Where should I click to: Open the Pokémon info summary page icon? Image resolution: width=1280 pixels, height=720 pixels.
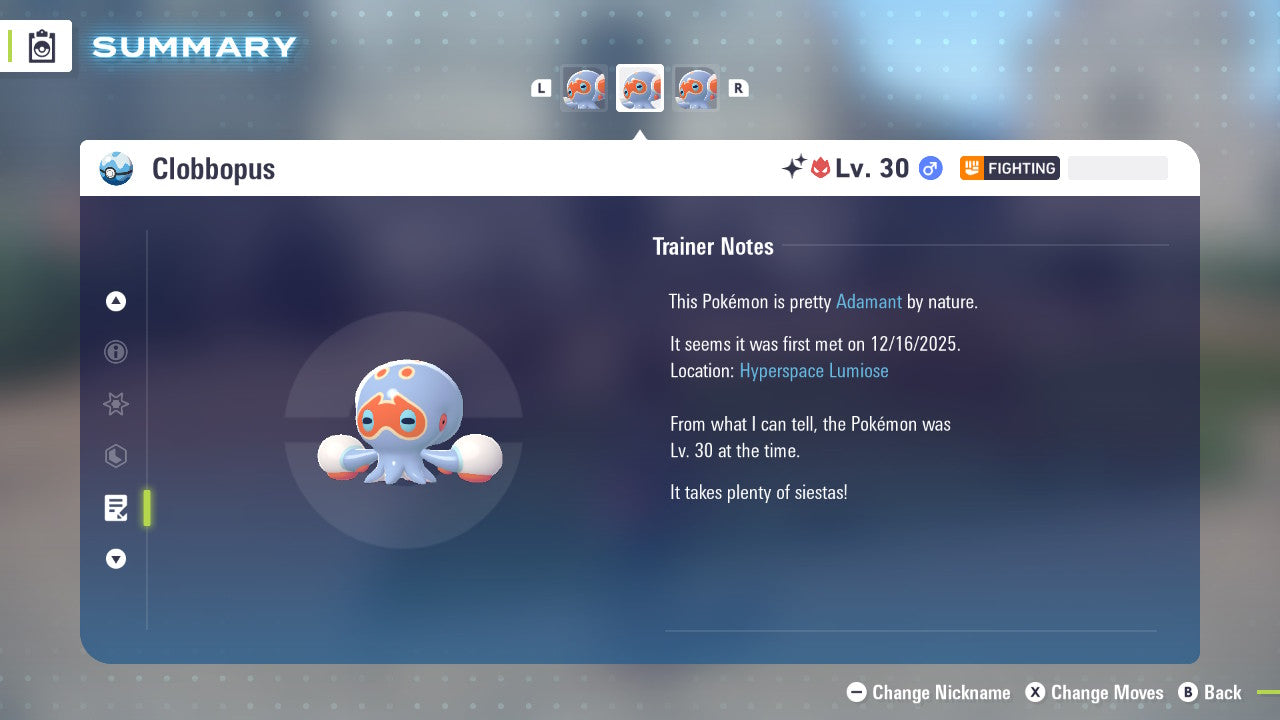click(116, 352)
